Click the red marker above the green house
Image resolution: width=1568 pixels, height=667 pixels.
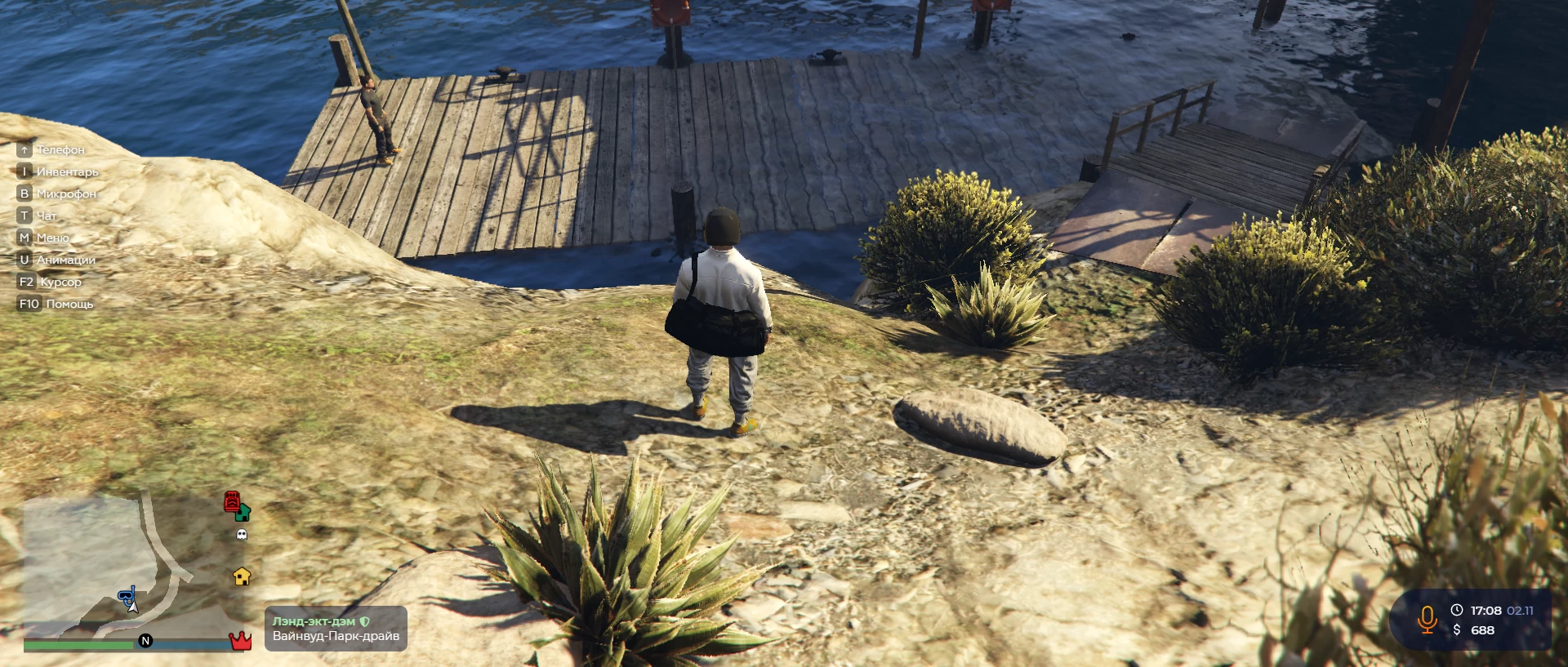pos(232,500)
